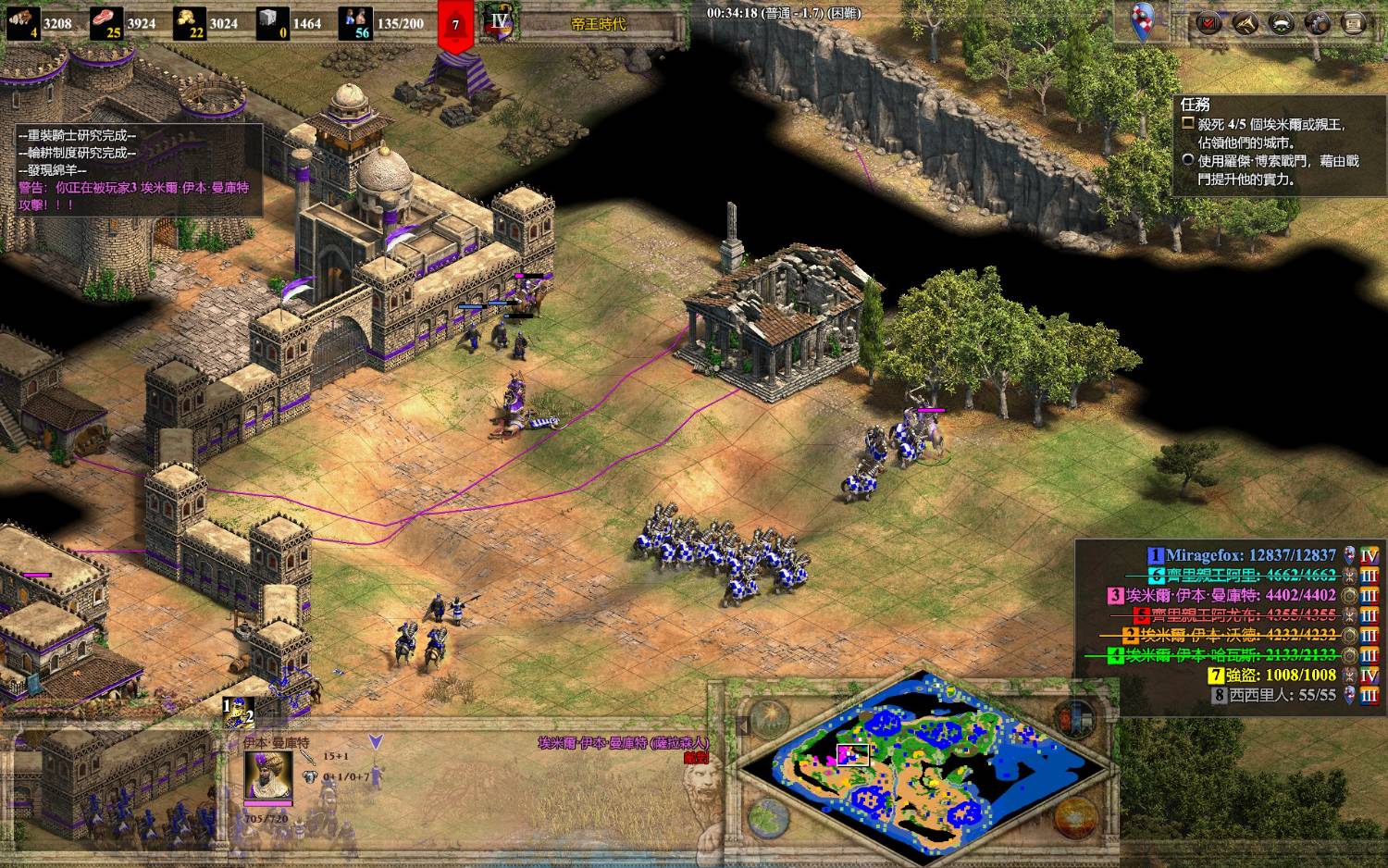Click the blue civilization shield emblem
1388x868 pixels.
[x=1145, y=20]
